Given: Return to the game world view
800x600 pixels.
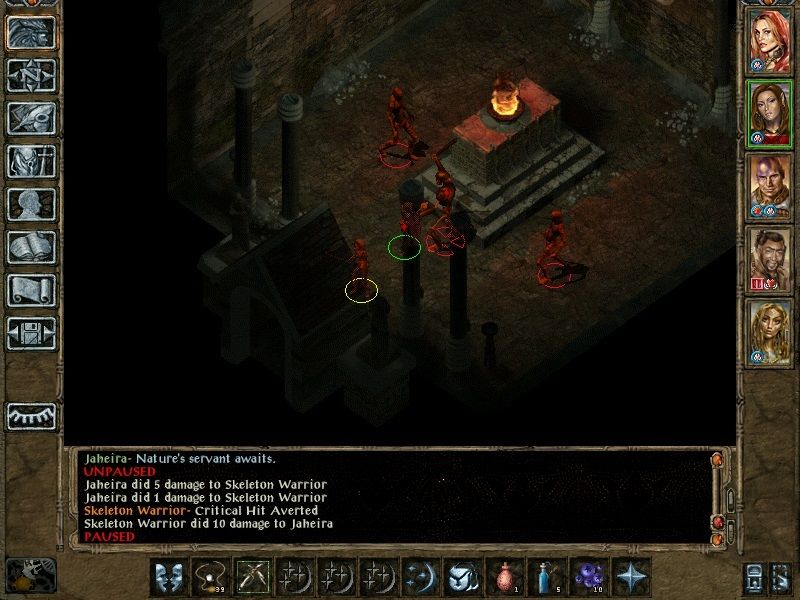Looking at the screenshot, I should pos(31,32).
